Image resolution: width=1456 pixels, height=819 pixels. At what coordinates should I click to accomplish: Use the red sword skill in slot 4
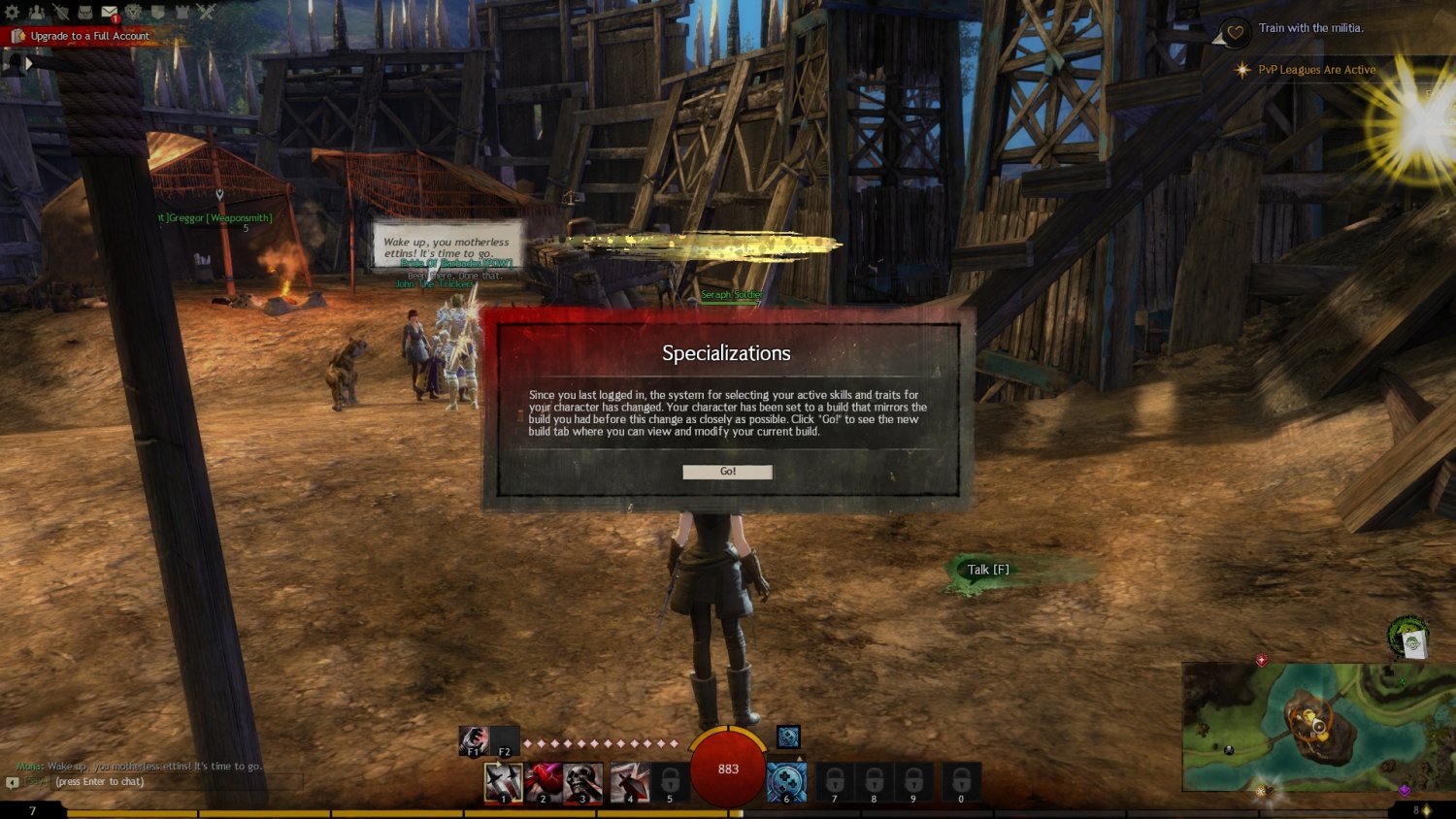(629, 782)
